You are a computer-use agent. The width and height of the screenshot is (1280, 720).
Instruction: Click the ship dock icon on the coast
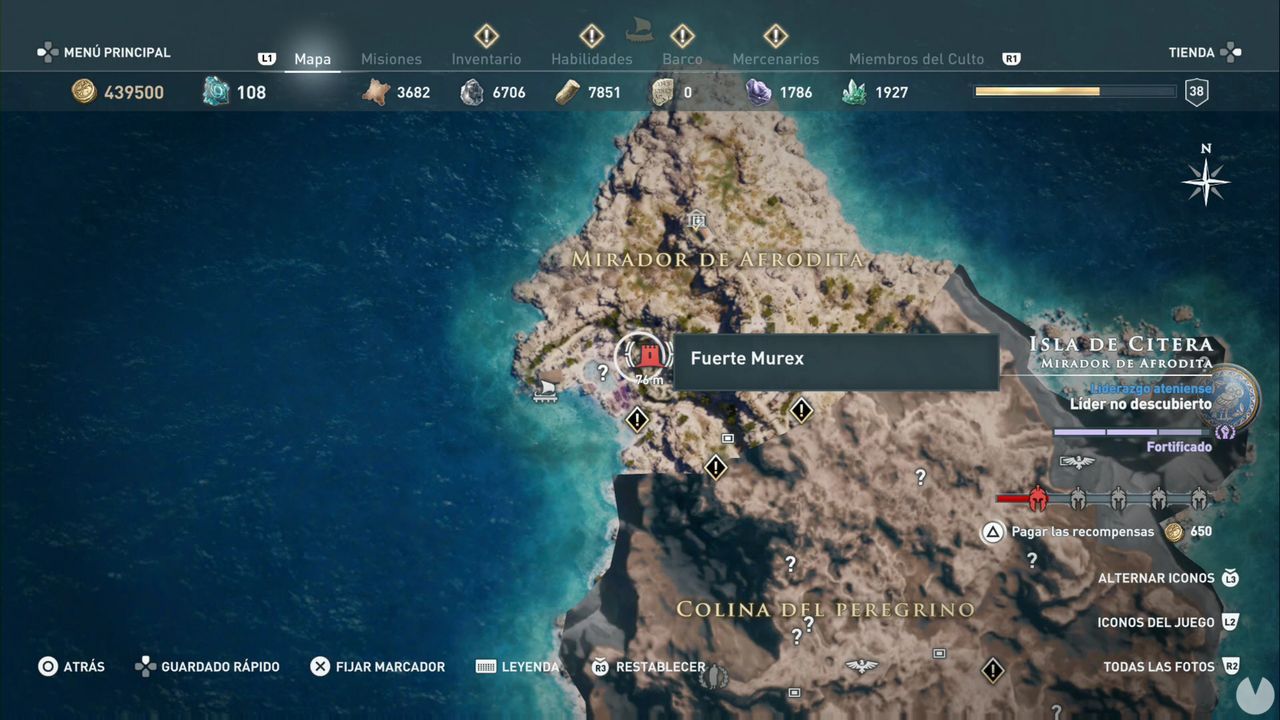tap(544, 394)
